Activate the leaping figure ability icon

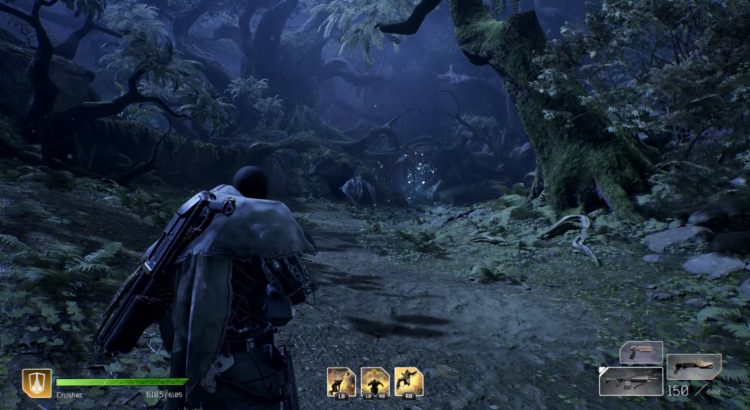[408, 381]
